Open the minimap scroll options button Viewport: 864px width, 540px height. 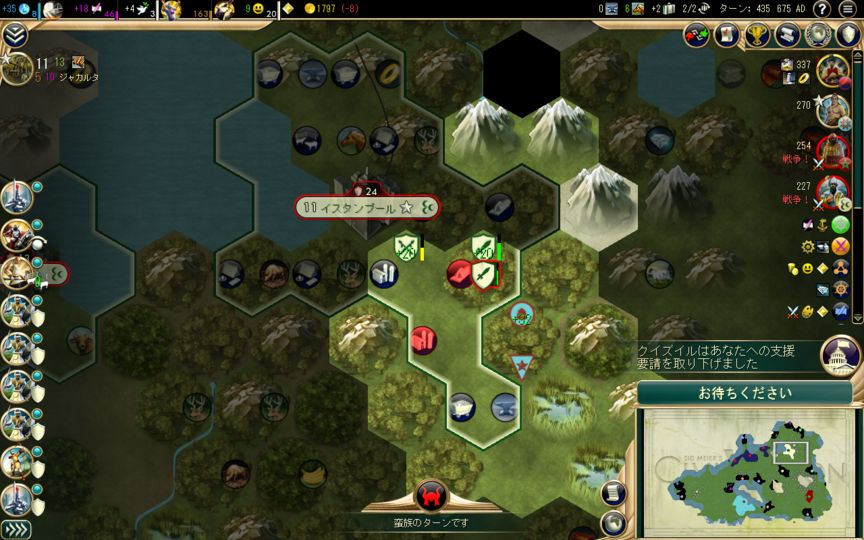(x=615, y=493)
